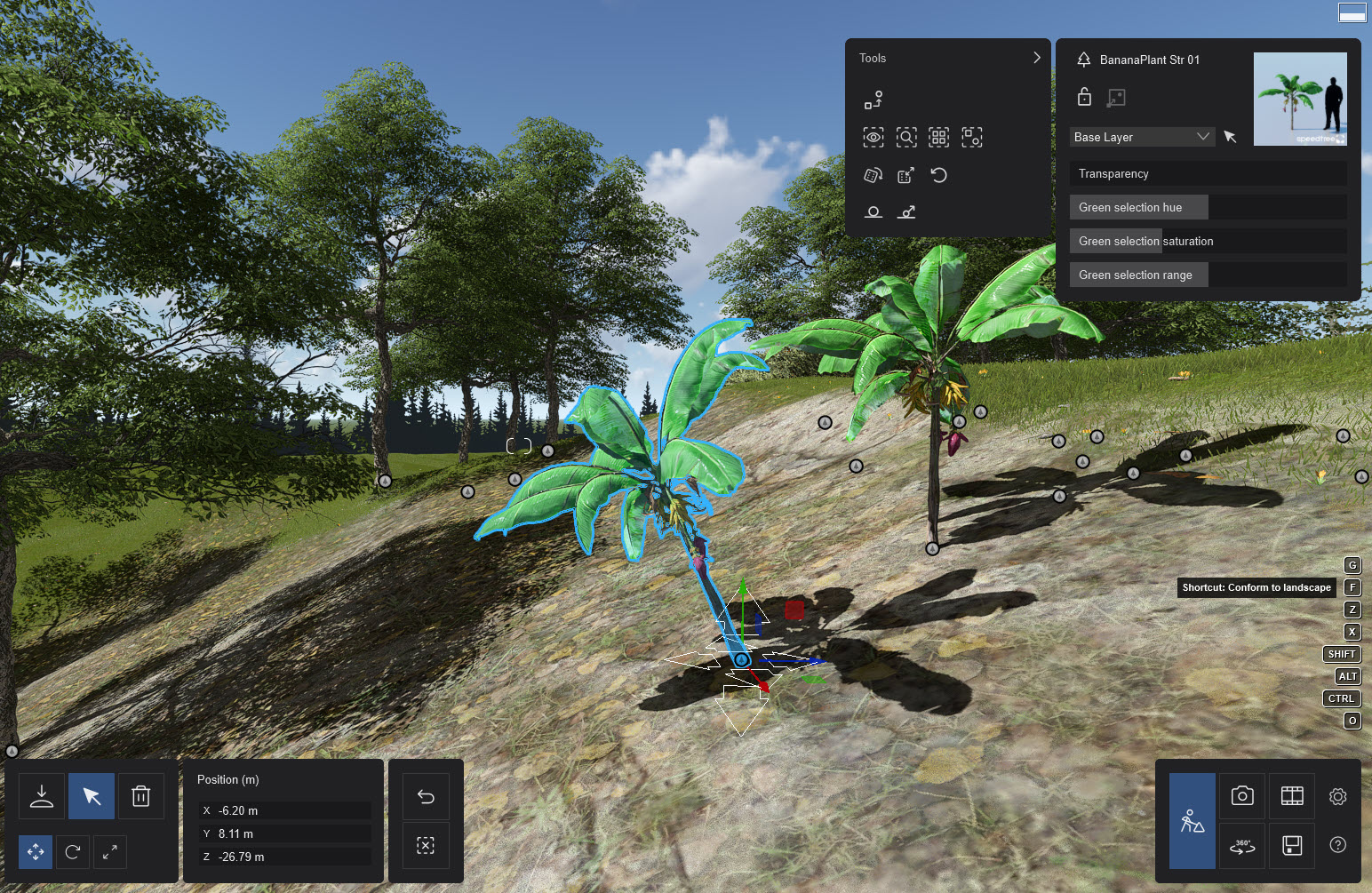Collapse the Tools panel arrow
The image size is (1372, 893).
pos(1036,58)
